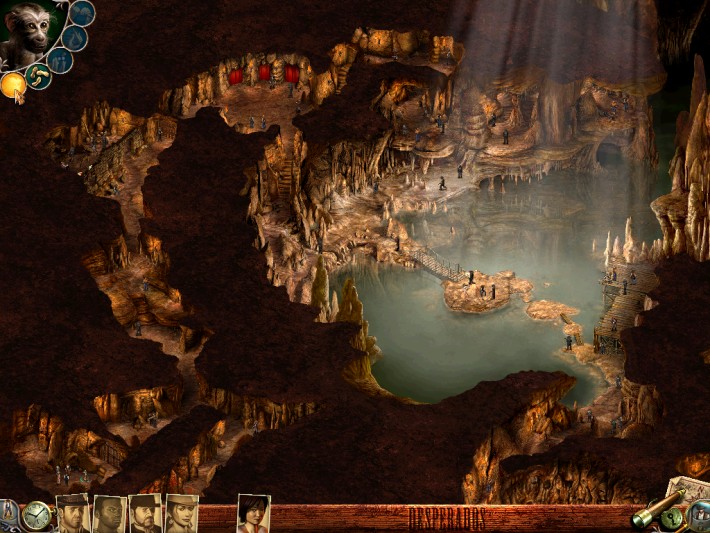Select the bearded man in black hat portrait
This screenshot has height=533, width=710.
145,514
